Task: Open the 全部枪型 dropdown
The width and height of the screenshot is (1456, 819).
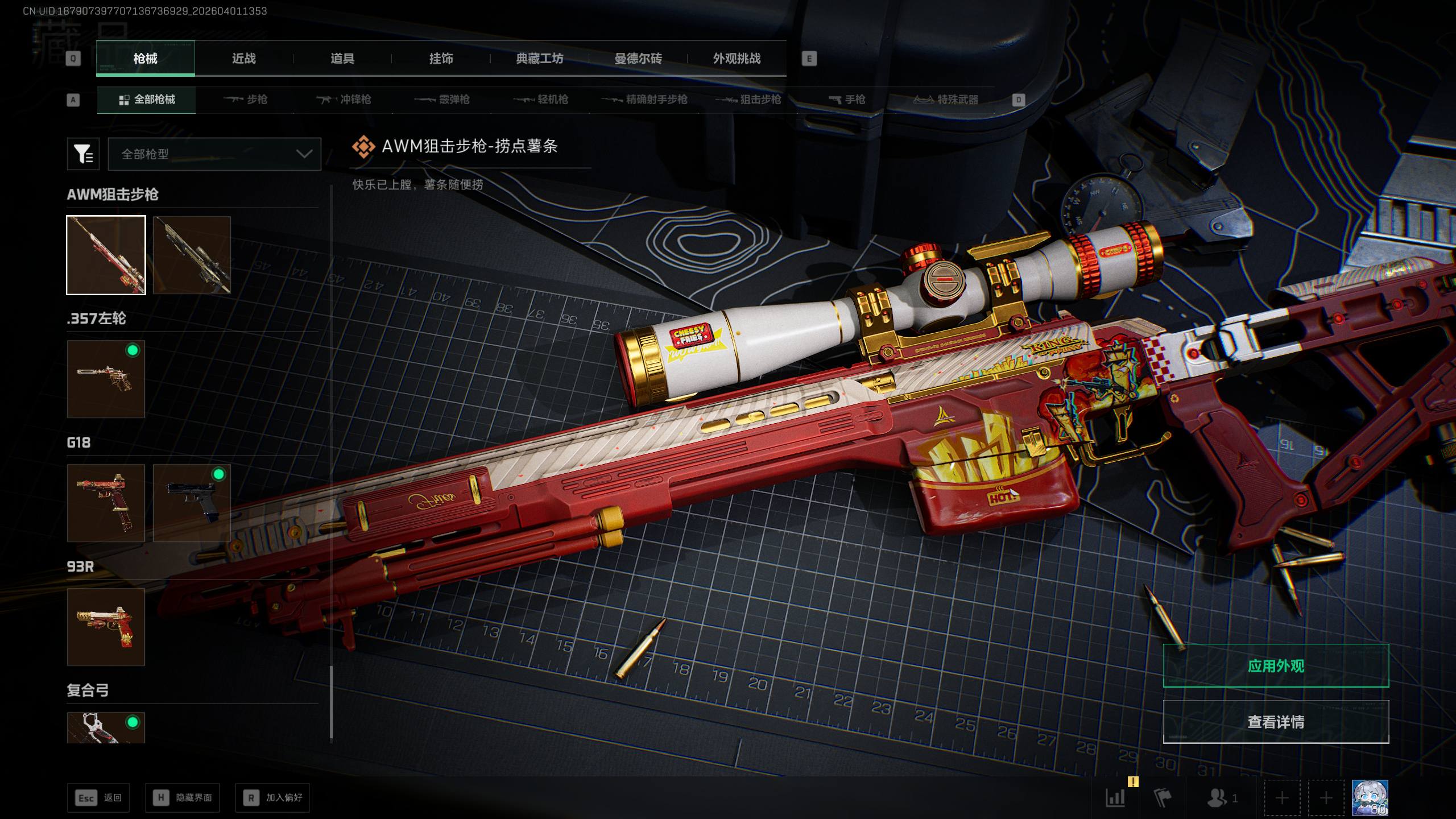Action: 214,154
